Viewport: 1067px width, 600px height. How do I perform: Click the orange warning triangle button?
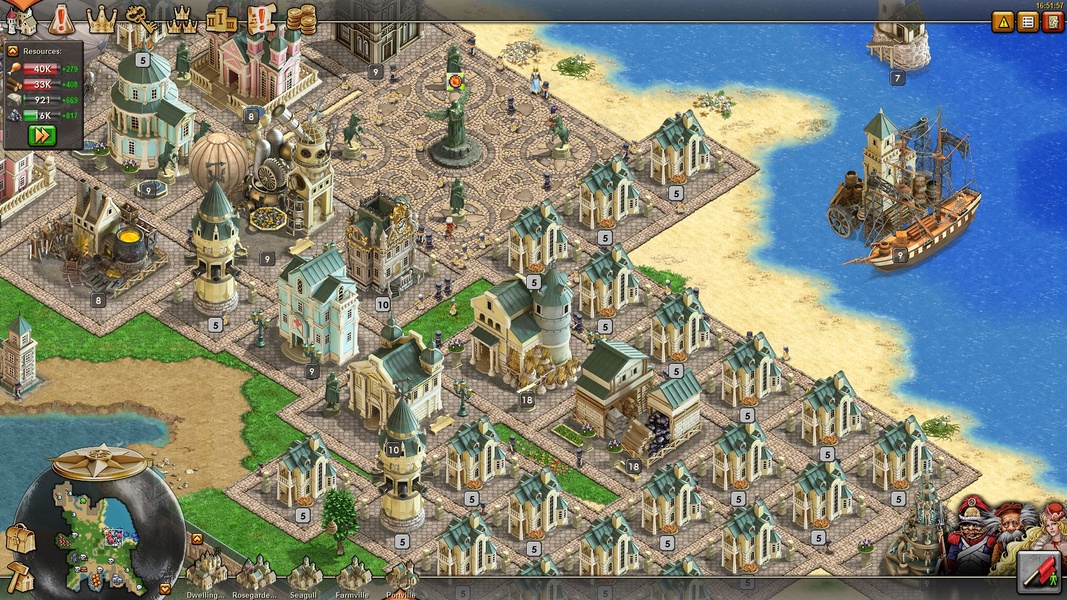tap(1003, 22)
